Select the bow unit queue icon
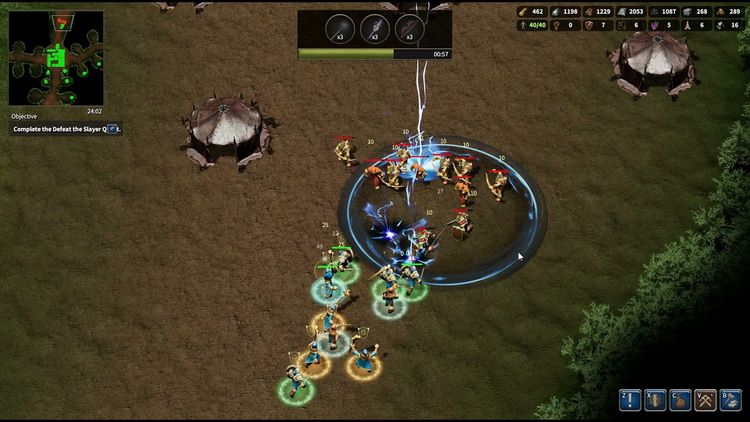 [x=410, y=28]
